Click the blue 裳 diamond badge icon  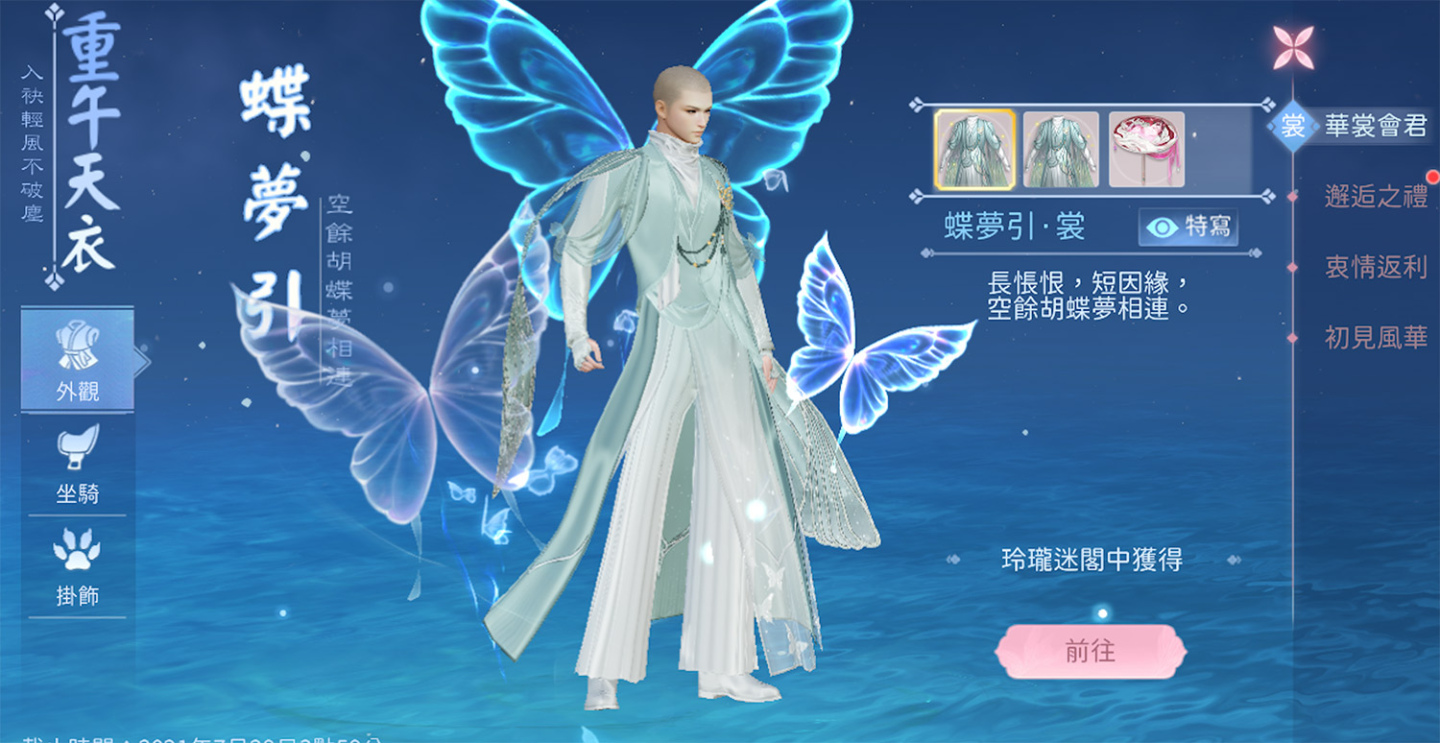[1291, 124]
